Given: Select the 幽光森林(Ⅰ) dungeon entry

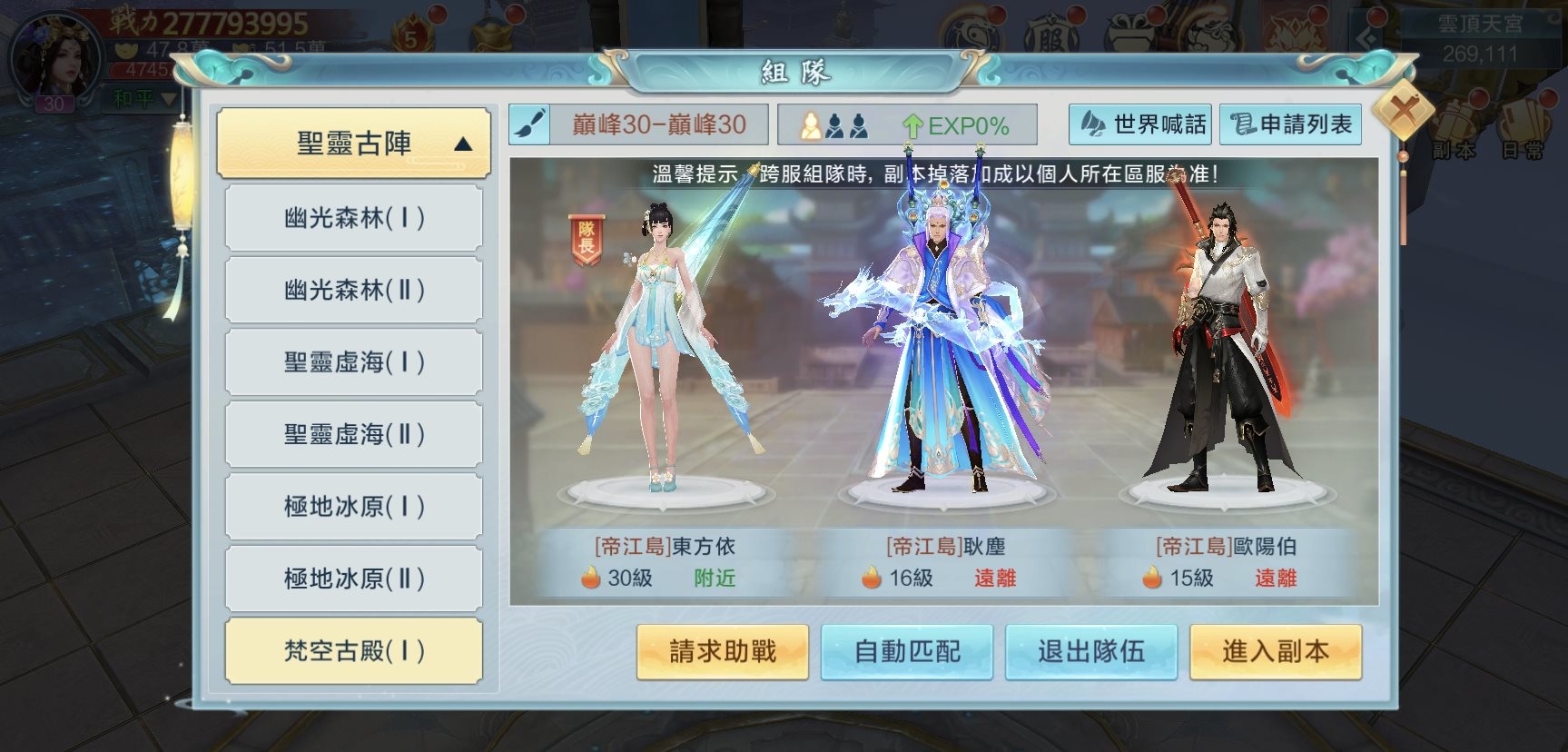Looking at the screenshot, I should pyautogui.click(x=353, y=218).
